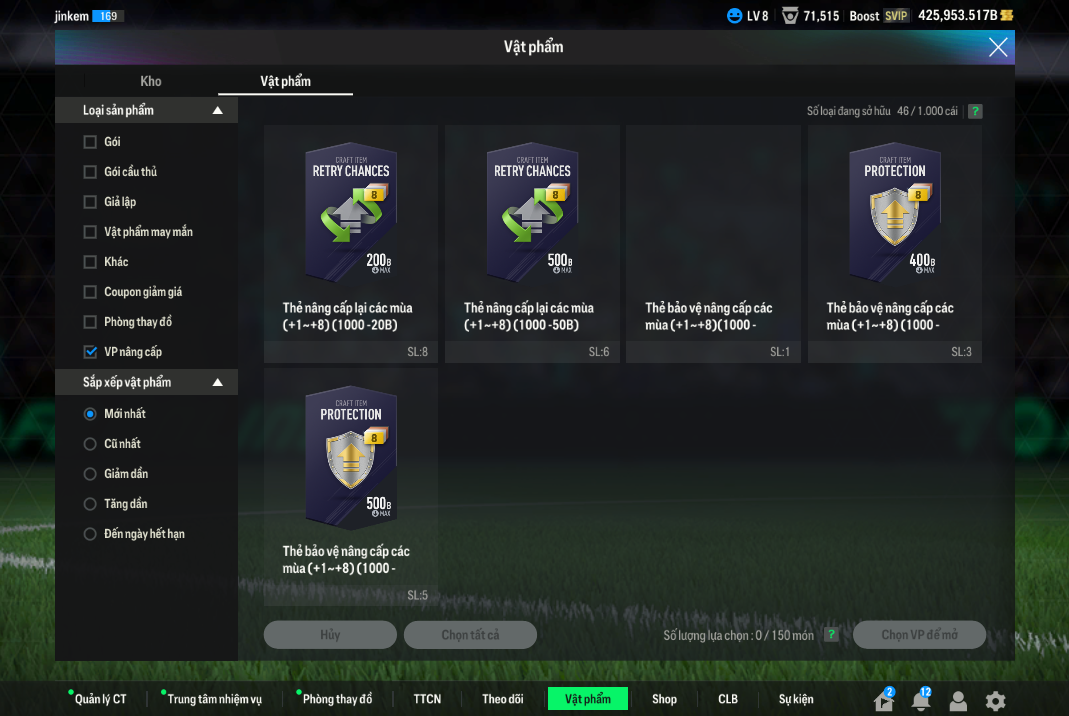Go to Trung tâm nhiệm vụ
The width and height of the screenshot is (1069, 716).
pyautogui.click(x=214, y=699)
